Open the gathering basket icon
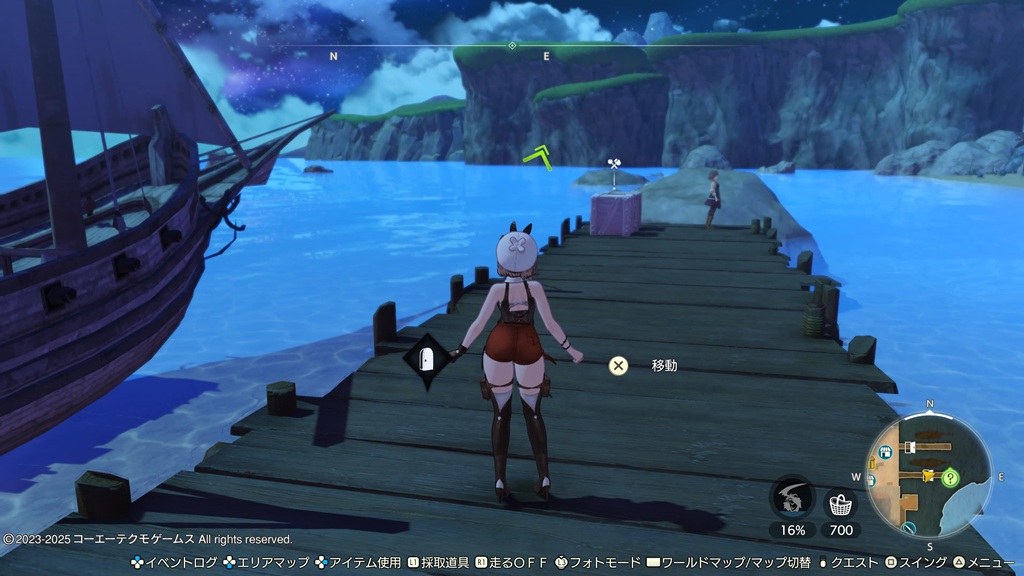The width and height of the screenshot is (1024, 576). pos(840,502)
